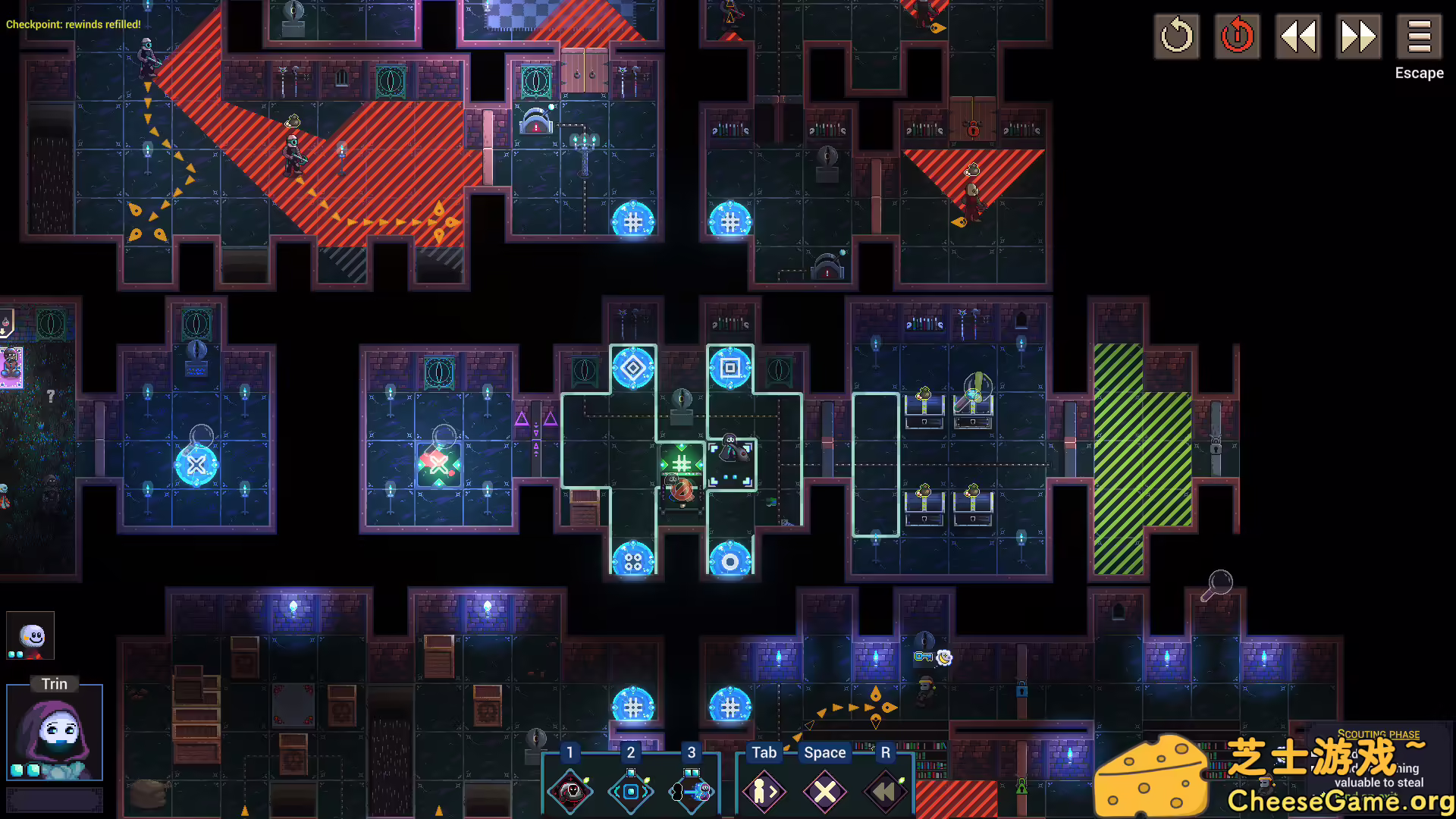Image resolution: width=1456 pixels, height=819 pixels.
Task: Click the Tab character-move diamond icon
Action: click(x=764, y=791)
